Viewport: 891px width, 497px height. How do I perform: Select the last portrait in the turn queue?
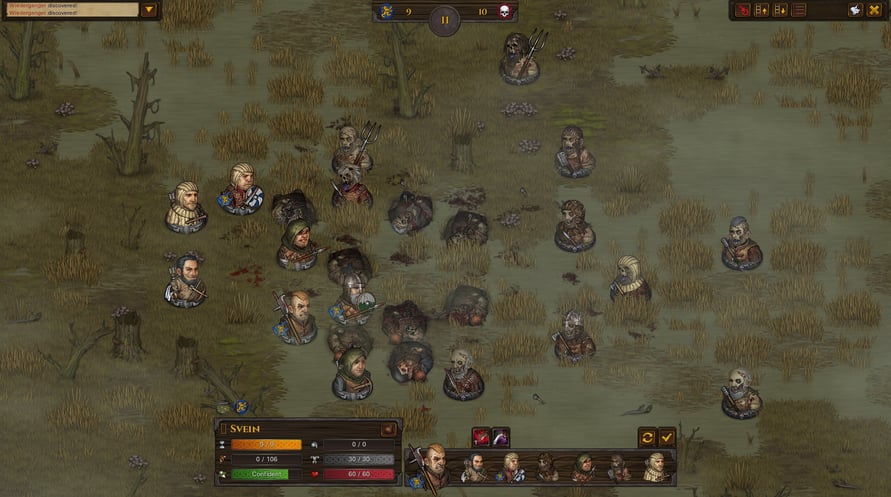click(x=656, y=467)
